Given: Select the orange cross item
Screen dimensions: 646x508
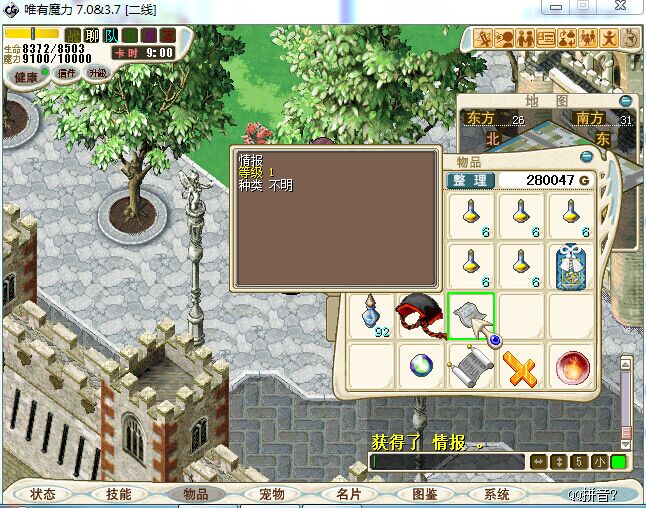Looking at the screenshot, I should tap(520, 367).
